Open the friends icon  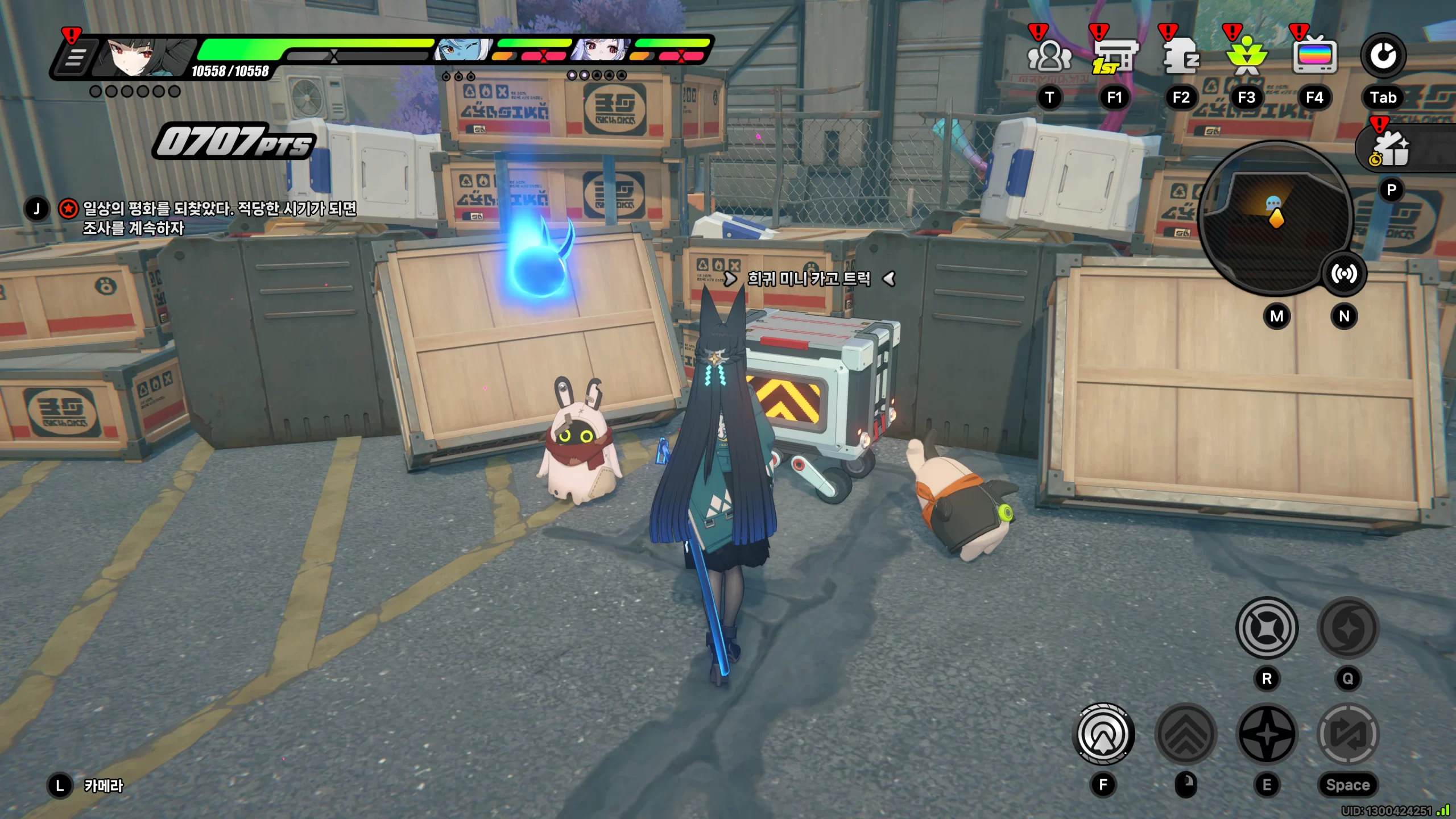pos(1049,56)
